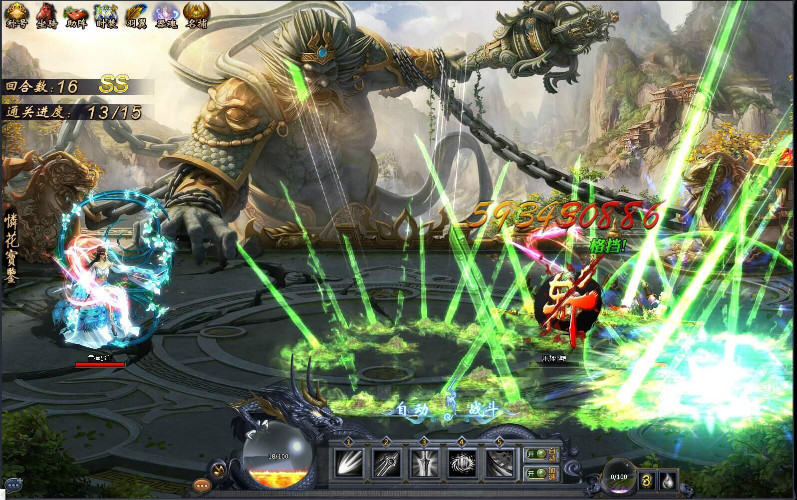Toggle the lower green switch beside skills

point(535,472)
